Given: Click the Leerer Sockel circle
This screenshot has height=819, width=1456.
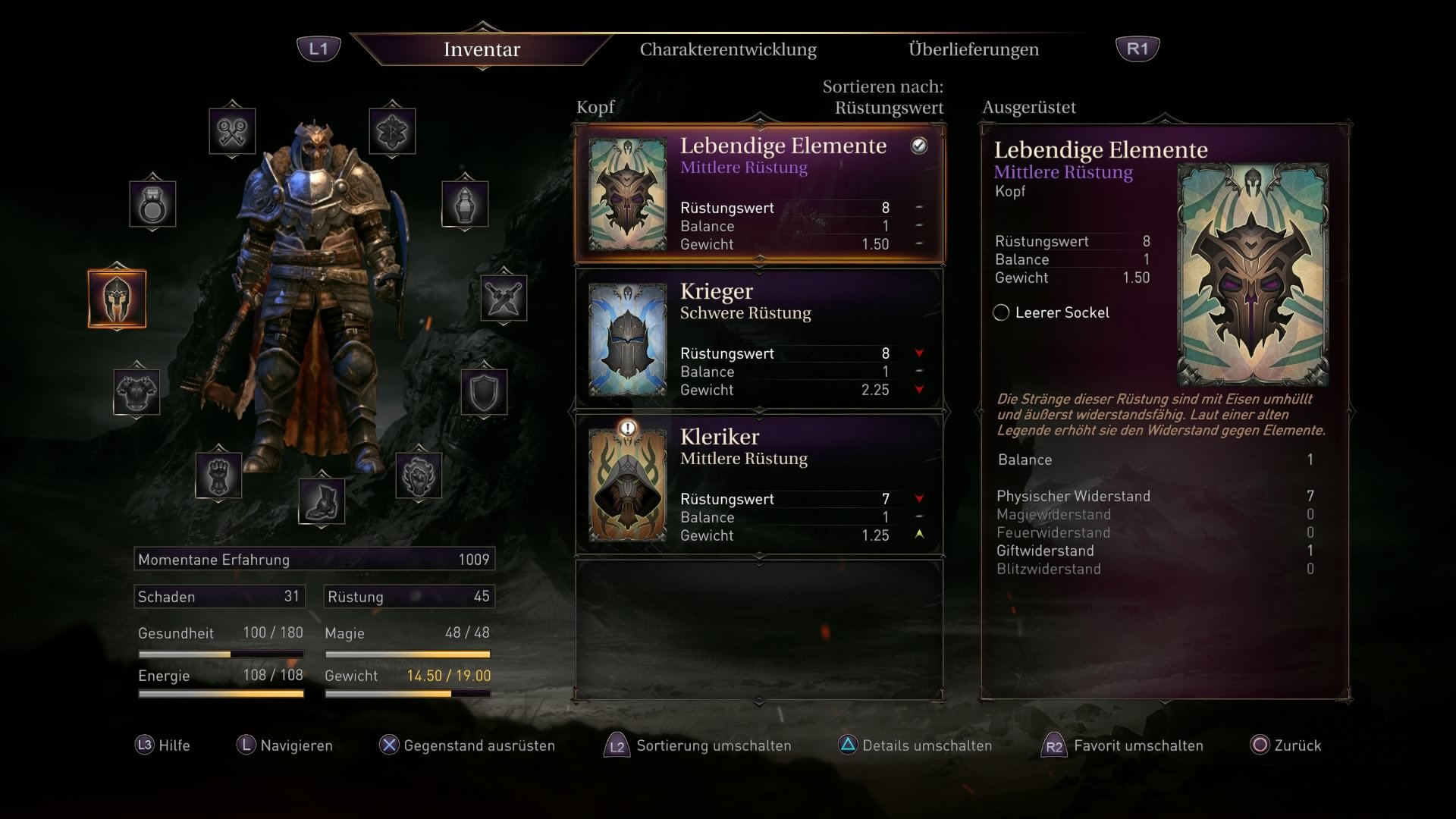Looking at the screenshot, I should click(x=1001, y=312).
